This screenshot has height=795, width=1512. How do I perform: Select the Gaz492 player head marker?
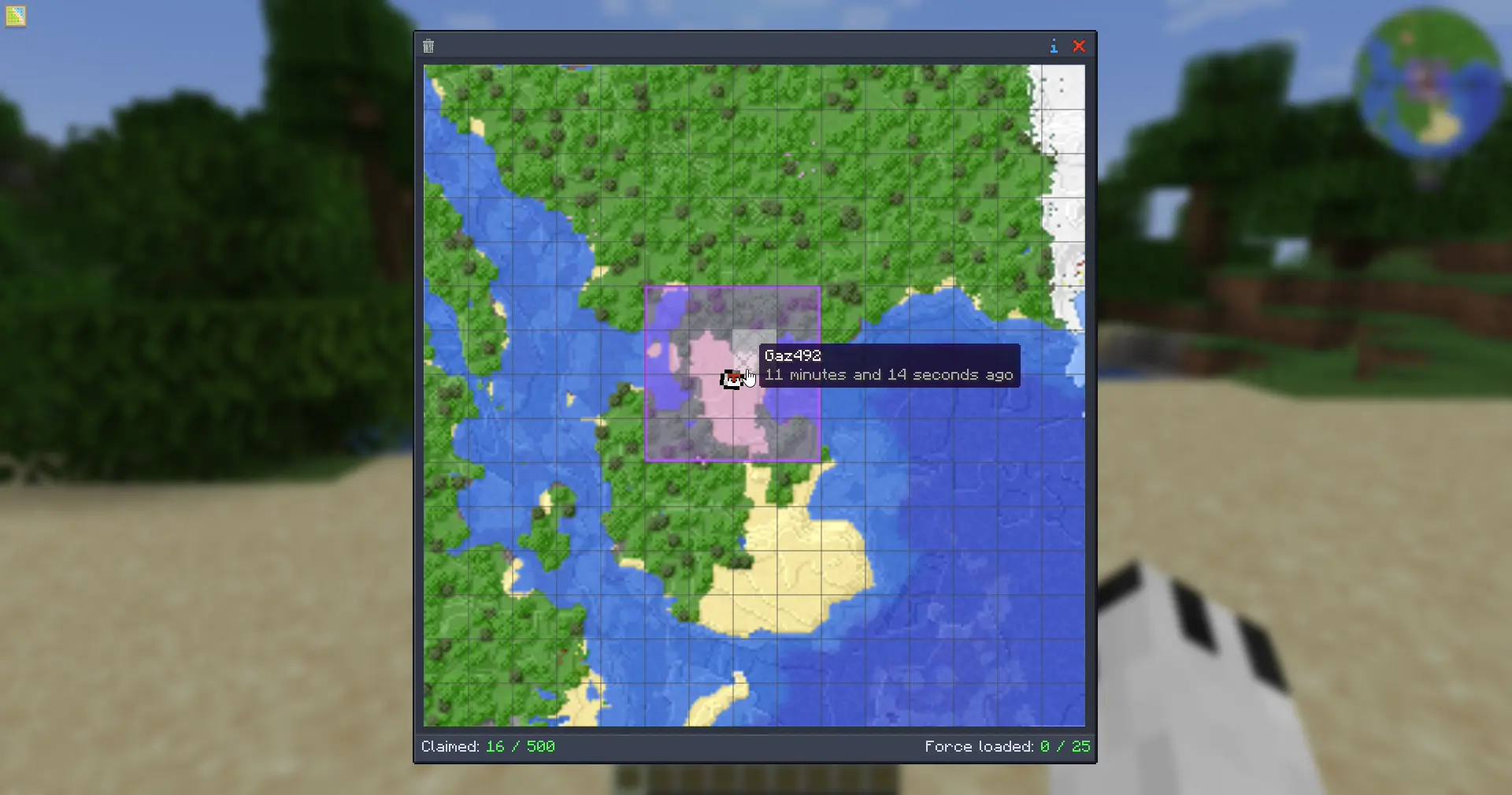coord(732,379)
